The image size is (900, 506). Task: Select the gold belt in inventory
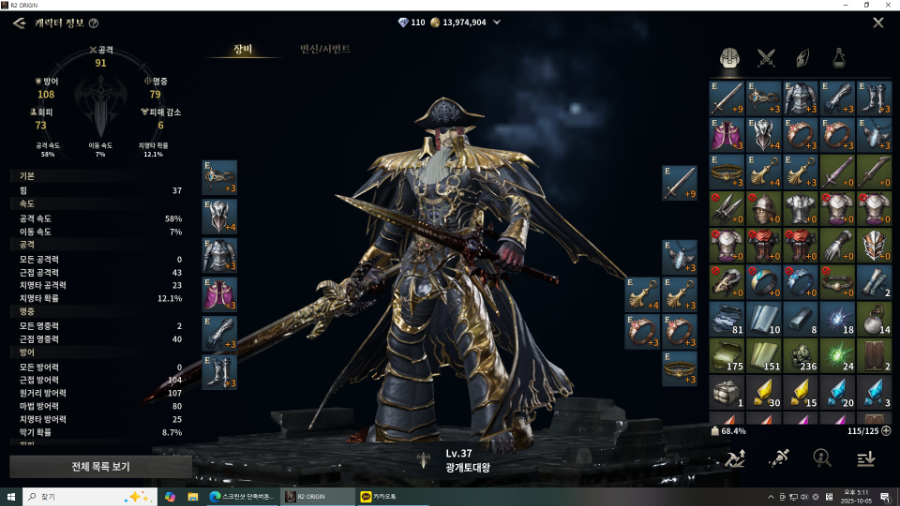[727, 172]
